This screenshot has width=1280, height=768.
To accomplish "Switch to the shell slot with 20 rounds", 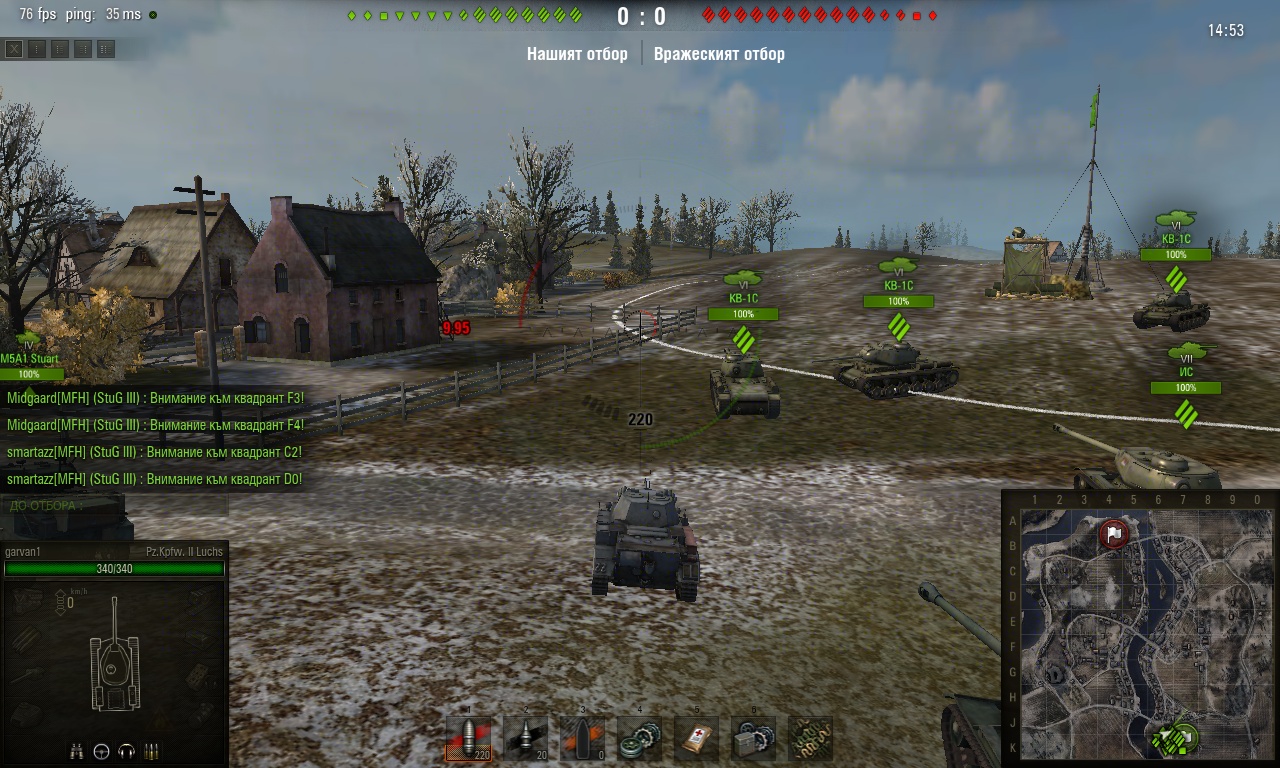I will 525,739.
